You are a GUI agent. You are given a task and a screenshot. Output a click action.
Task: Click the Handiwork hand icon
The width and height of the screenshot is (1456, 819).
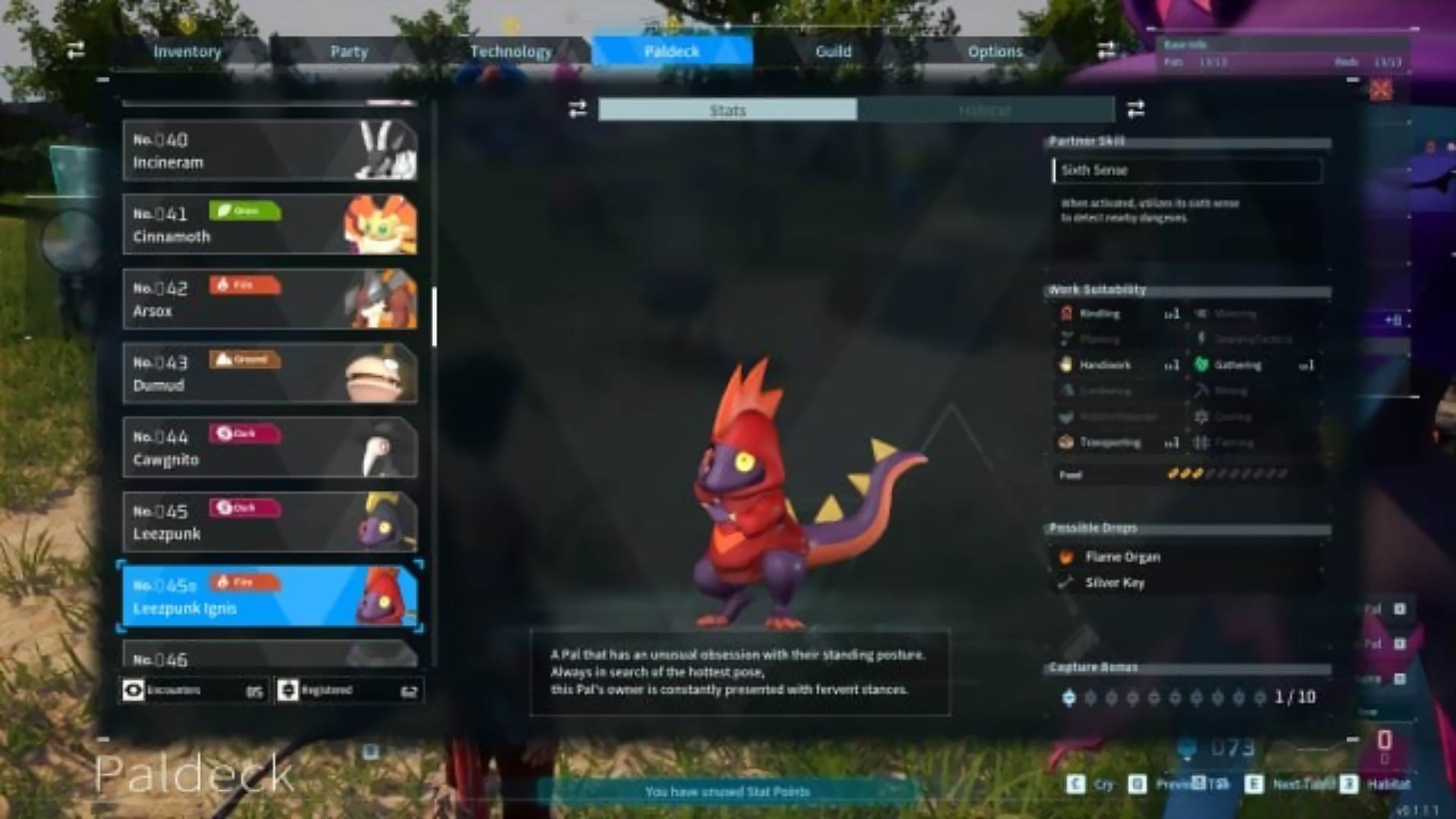tap(1068, 365)
